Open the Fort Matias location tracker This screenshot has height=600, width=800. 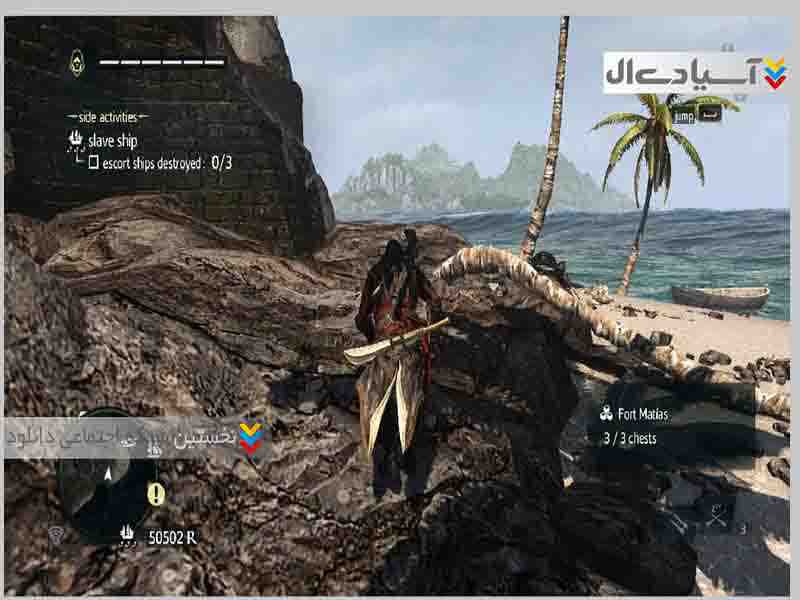[641, 413]
